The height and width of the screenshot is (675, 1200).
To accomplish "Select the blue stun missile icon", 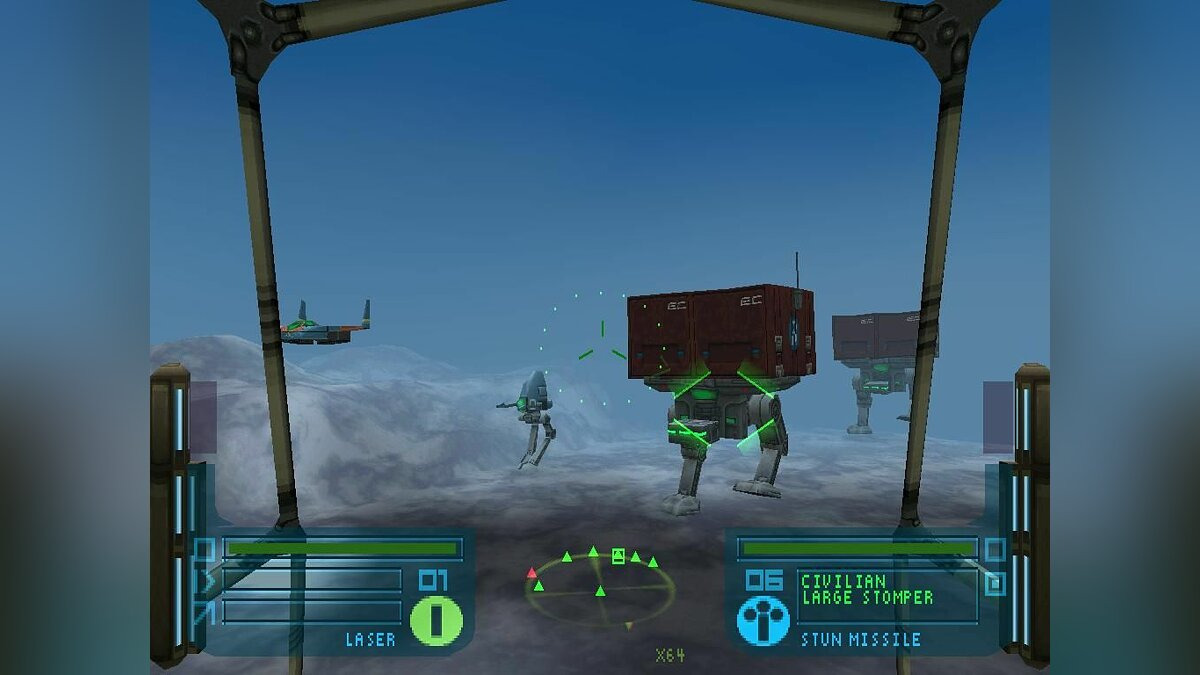I will tap(763, 620).
